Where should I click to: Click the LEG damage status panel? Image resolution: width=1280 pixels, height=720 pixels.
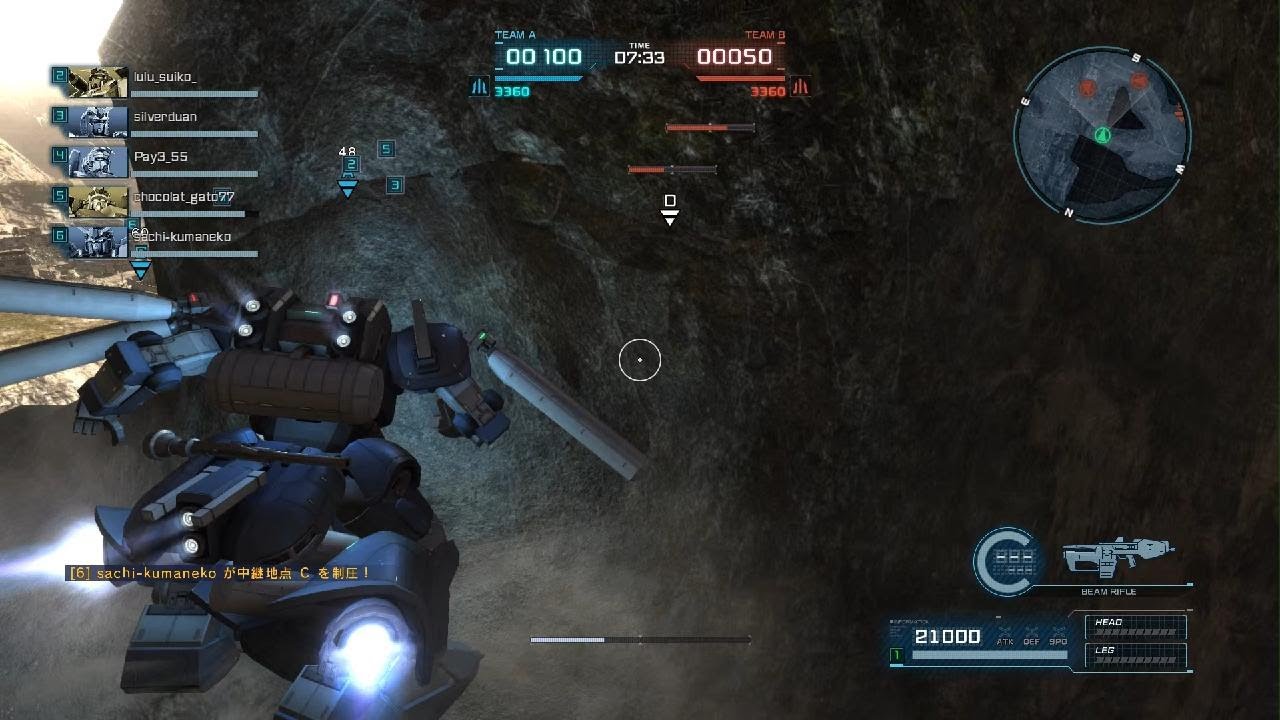pyautogui.click(x=1136, y=655)
